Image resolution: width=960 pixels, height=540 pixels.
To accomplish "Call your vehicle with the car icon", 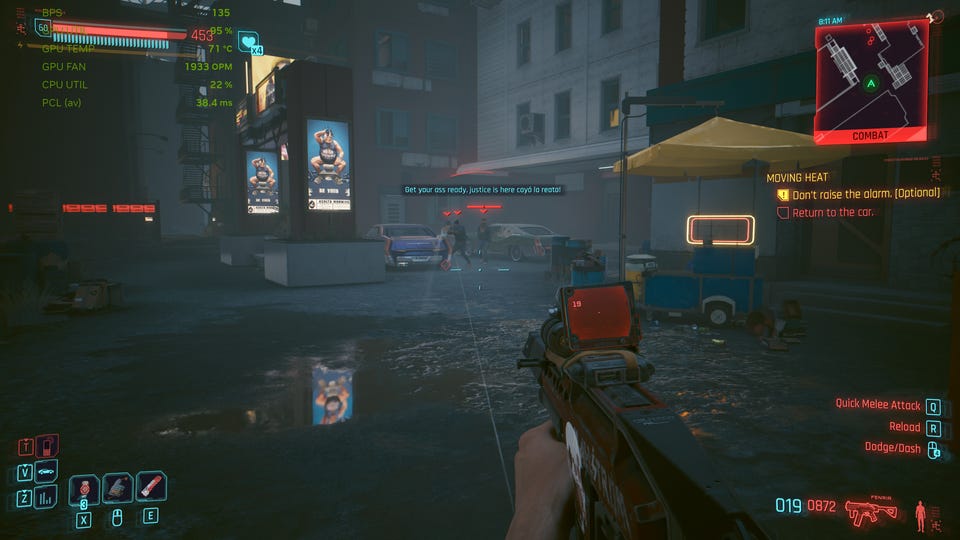I will tap(46, 471).
